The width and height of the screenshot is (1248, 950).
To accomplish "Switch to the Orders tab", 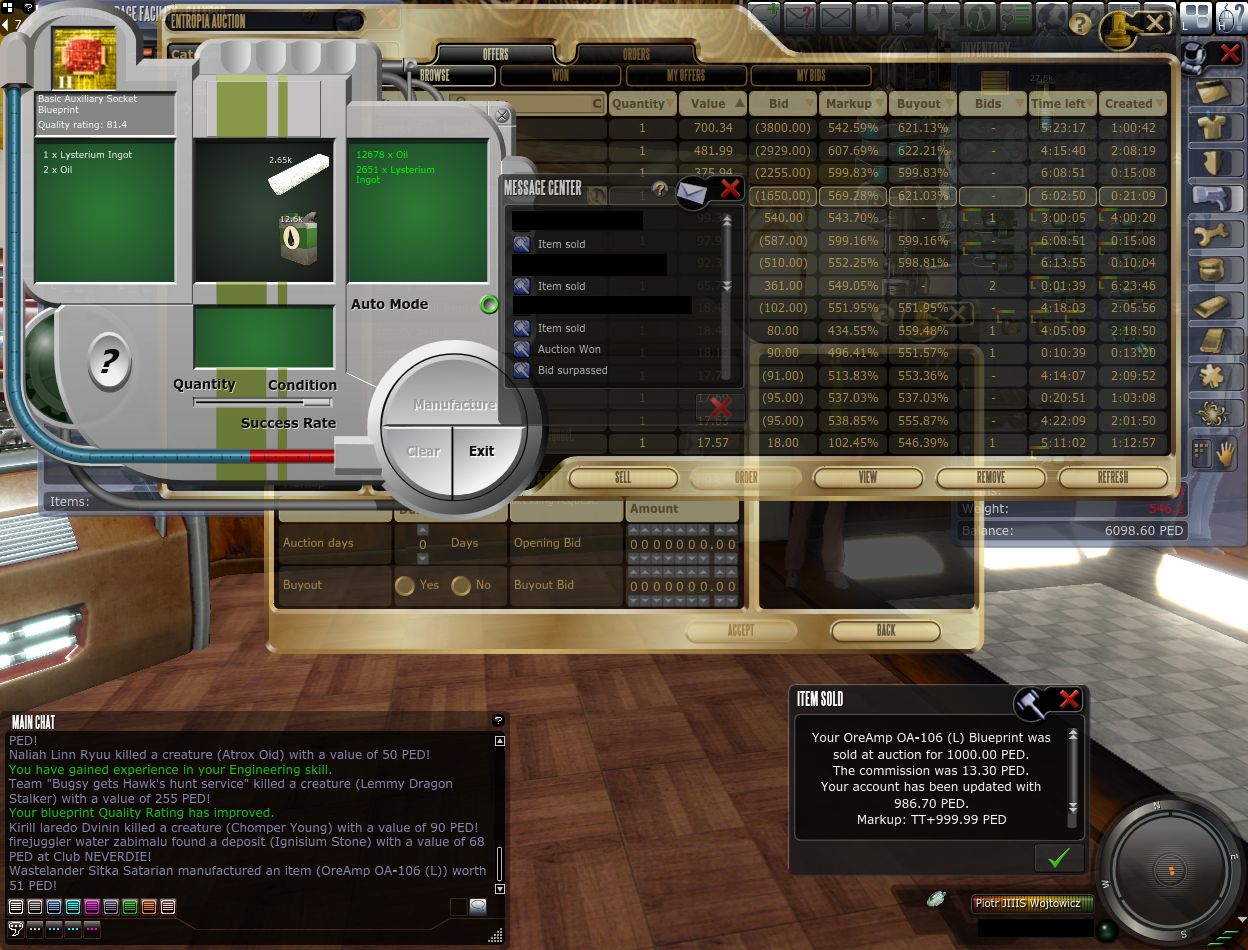I will click(x=636, y=54).
